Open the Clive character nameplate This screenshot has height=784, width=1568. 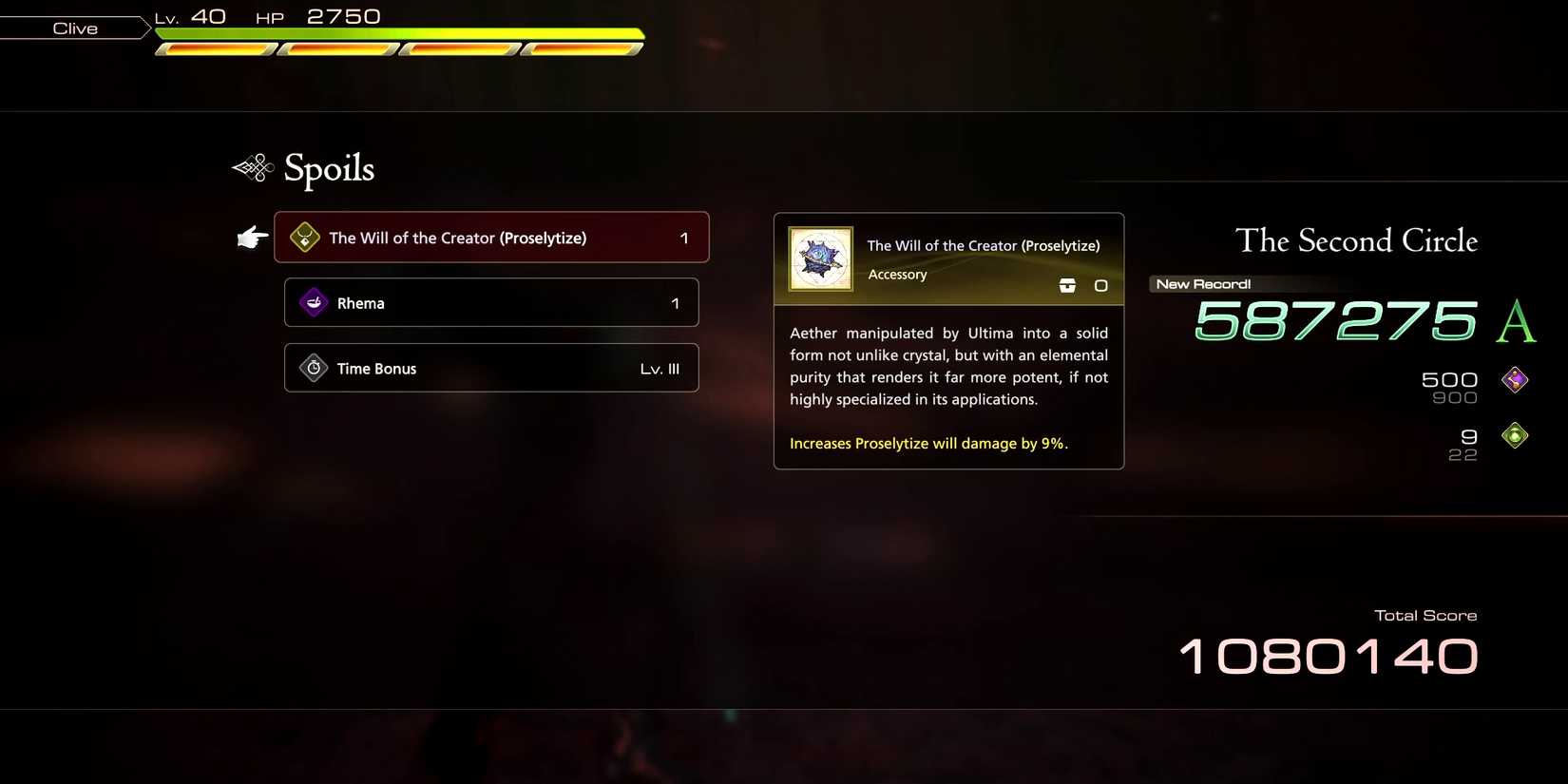pyautogui.click(x=74, y=27)
